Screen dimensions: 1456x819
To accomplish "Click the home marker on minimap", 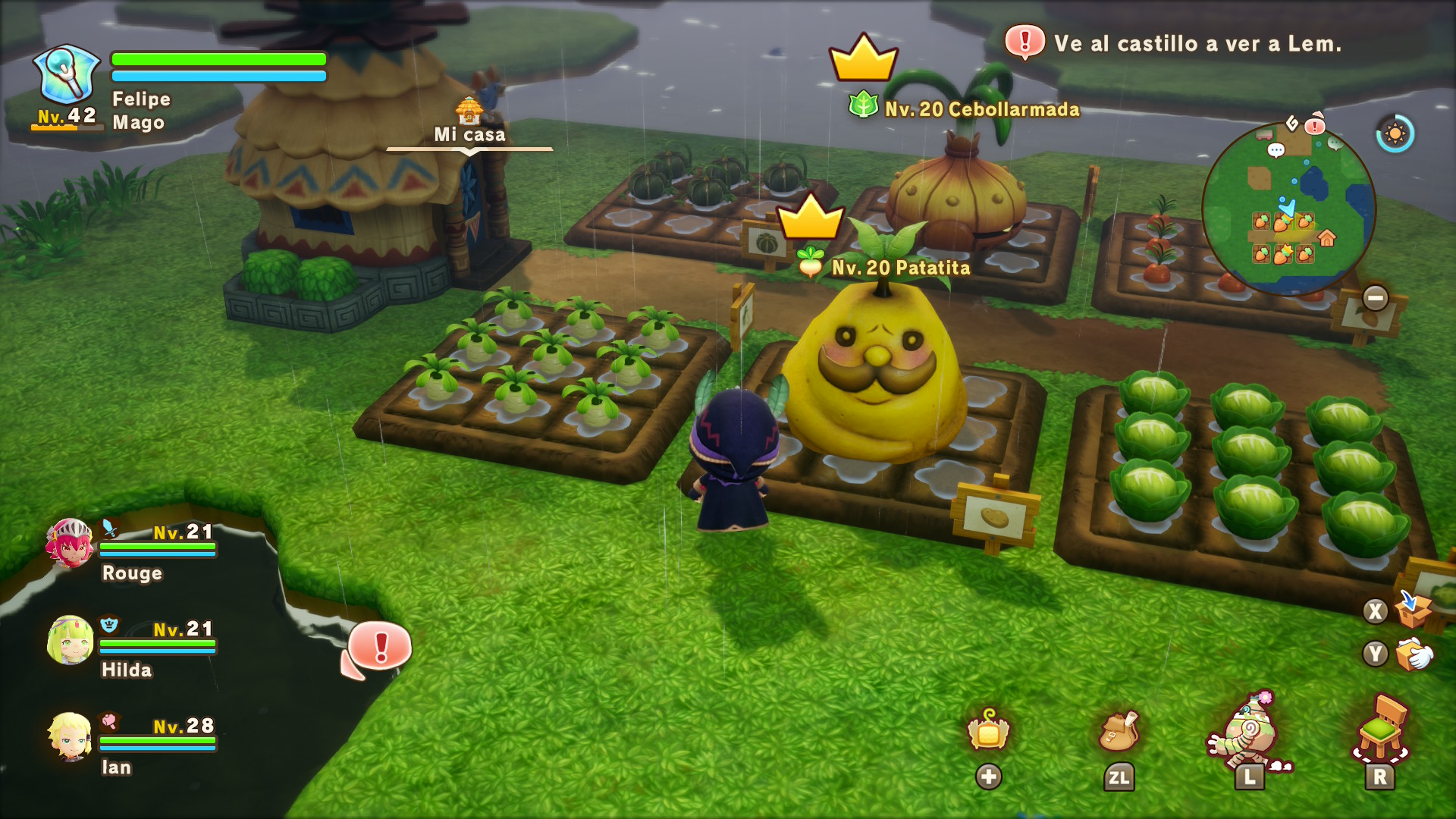I will [x=1326, y=238].
